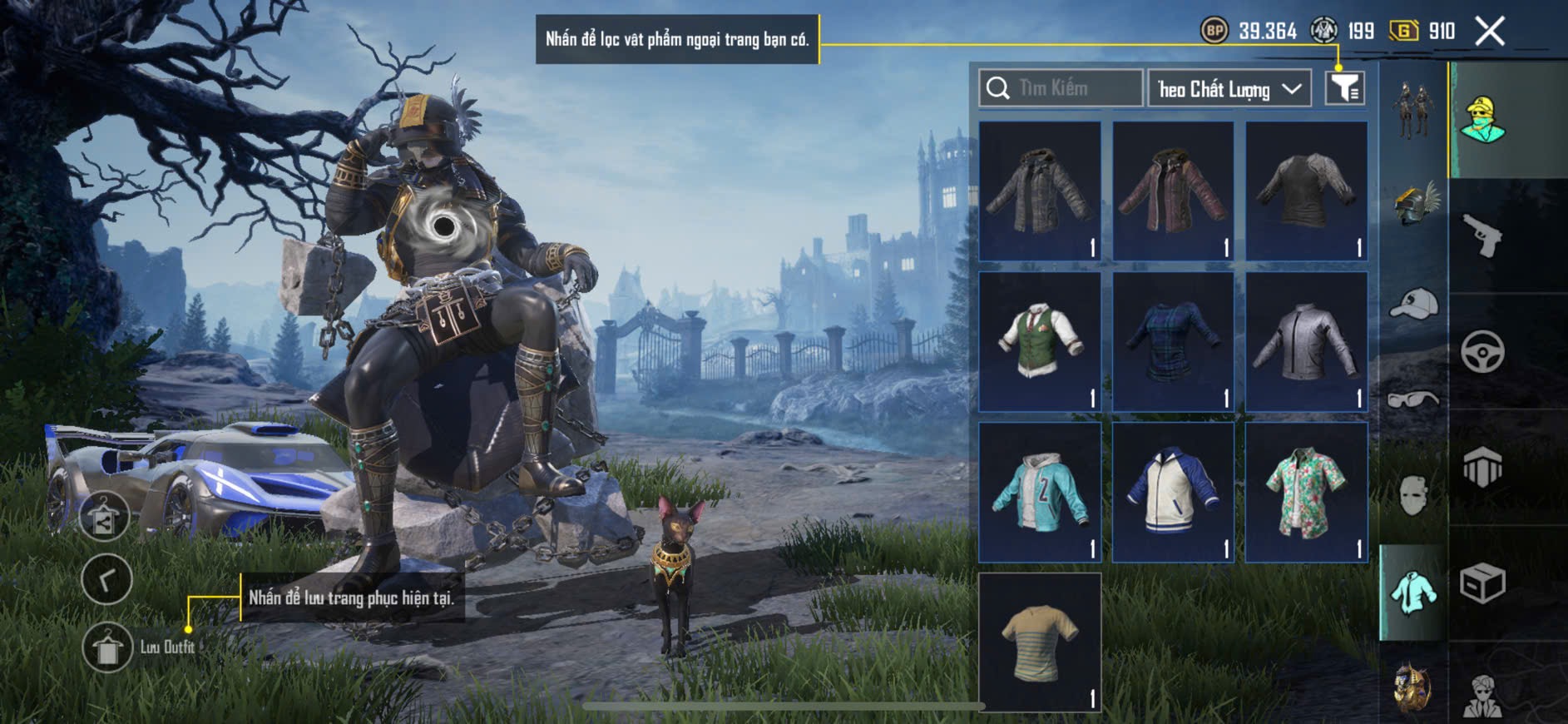Switch to the weapon skins pistol tab
Screen dimensions: 1568x724
1482,236
